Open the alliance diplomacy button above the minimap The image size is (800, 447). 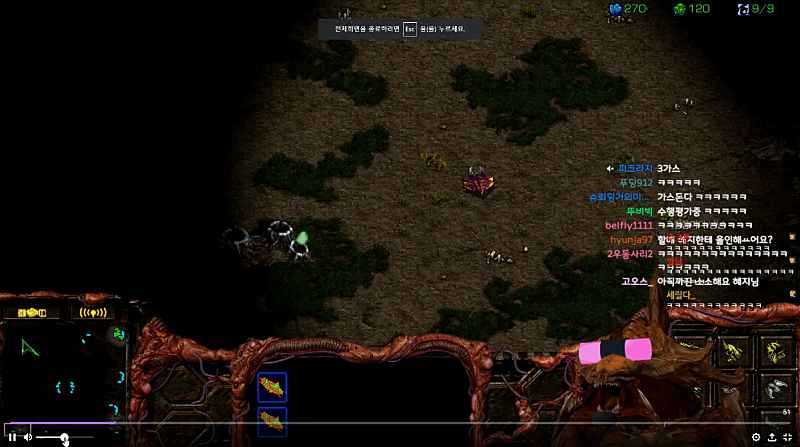coord(32,312)
